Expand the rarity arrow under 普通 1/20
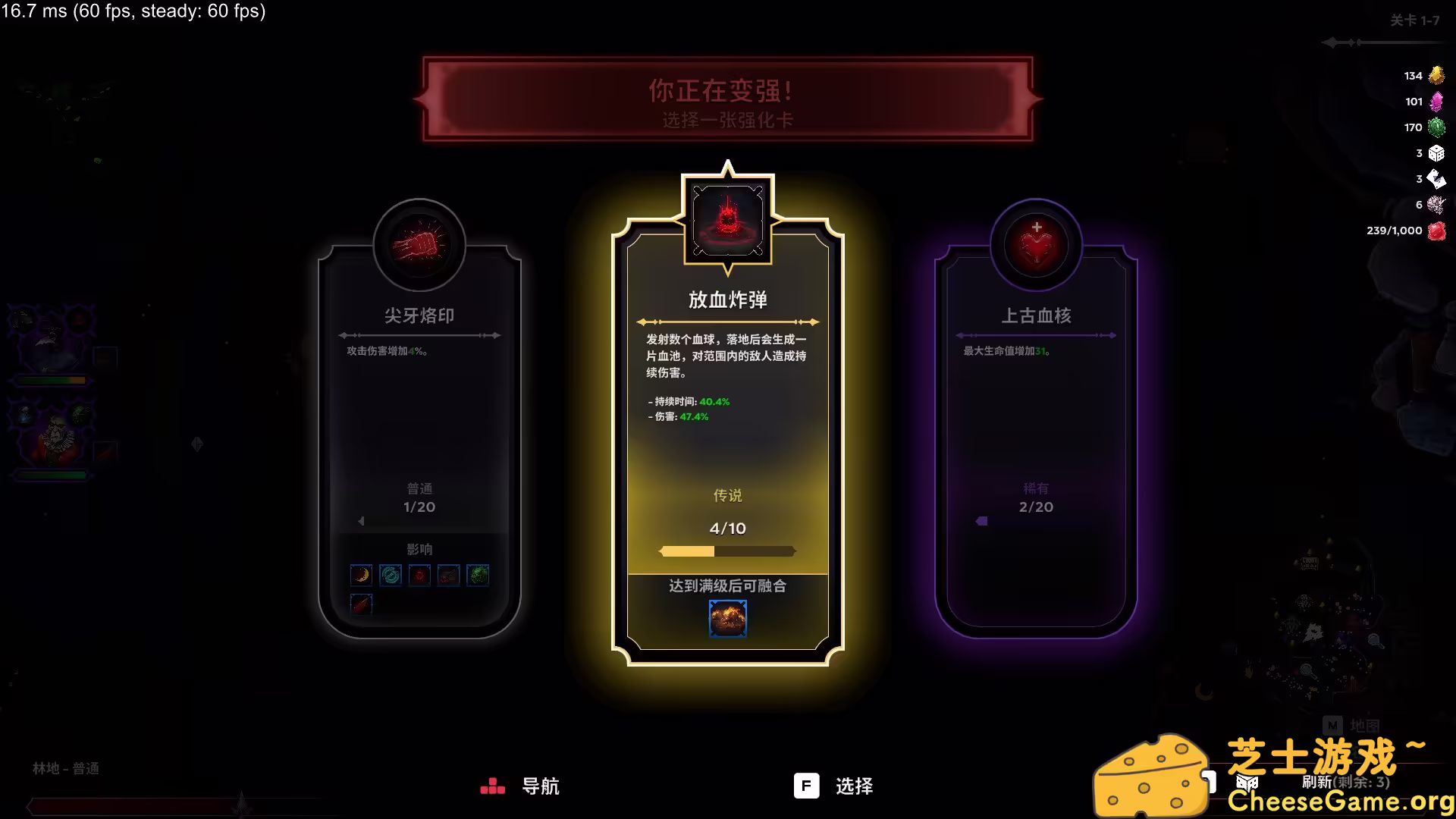Viewport: 1456px width, 819px height. (362, 521)
